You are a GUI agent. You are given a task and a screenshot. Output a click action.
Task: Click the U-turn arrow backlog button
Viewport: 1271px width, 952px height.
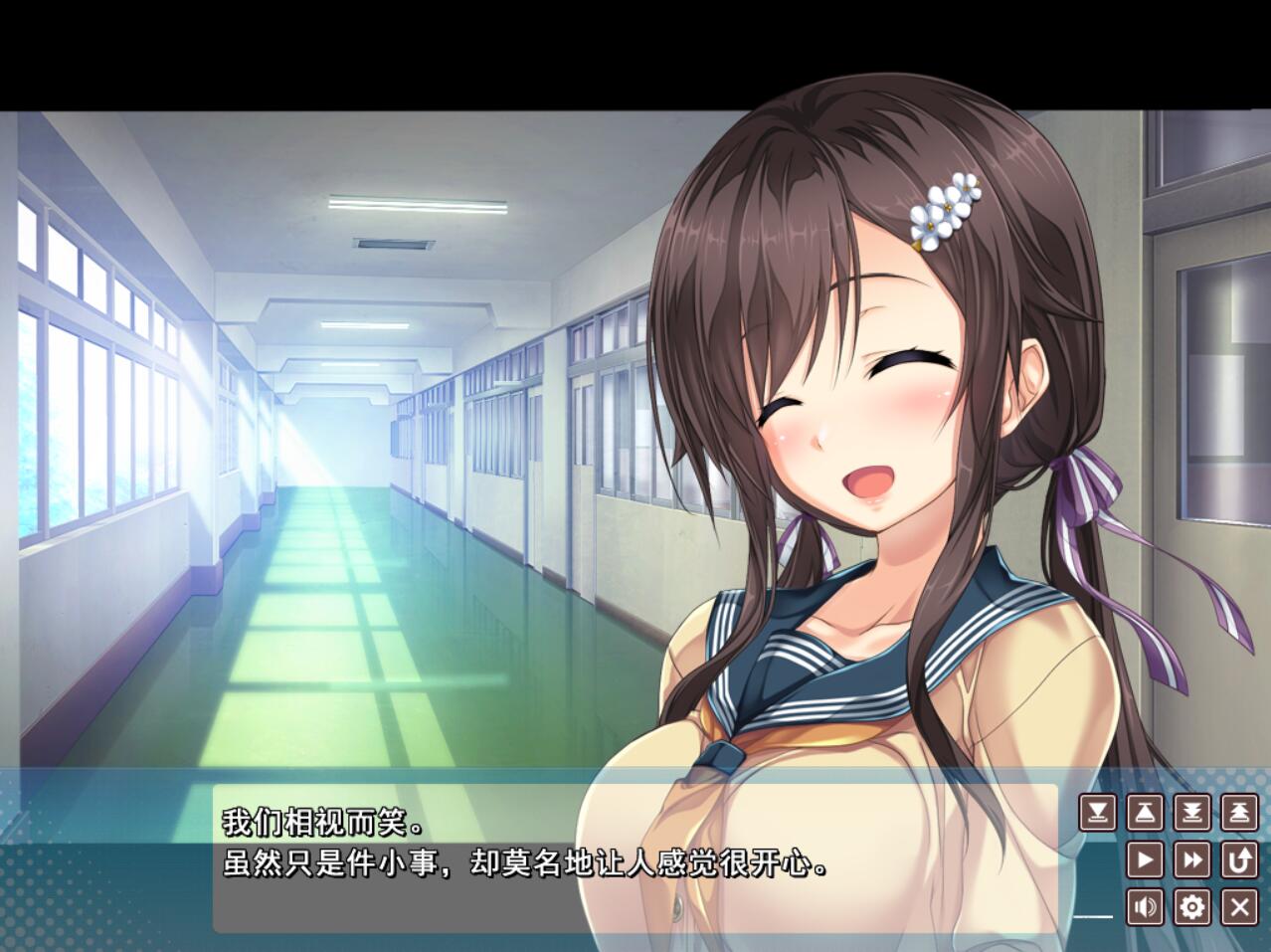point(1239,859)
